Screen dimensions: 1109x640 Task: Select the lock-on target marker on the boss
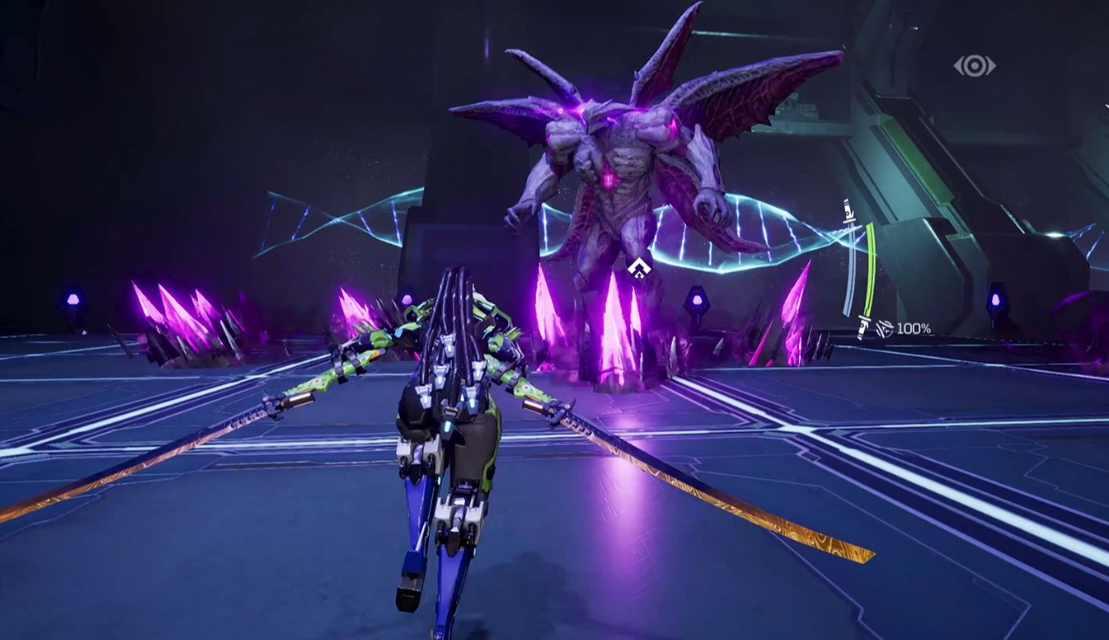coord(639,268)
